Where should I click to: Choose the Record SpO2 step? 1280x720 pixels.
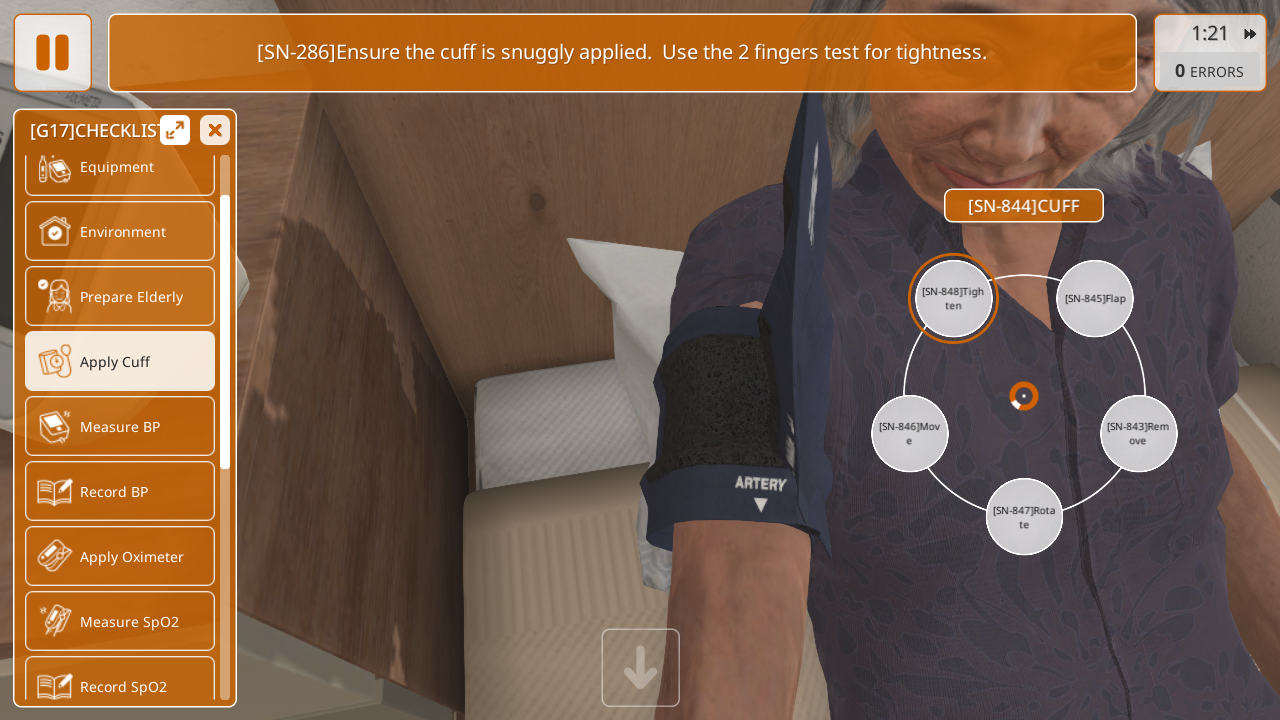(119, 684)
